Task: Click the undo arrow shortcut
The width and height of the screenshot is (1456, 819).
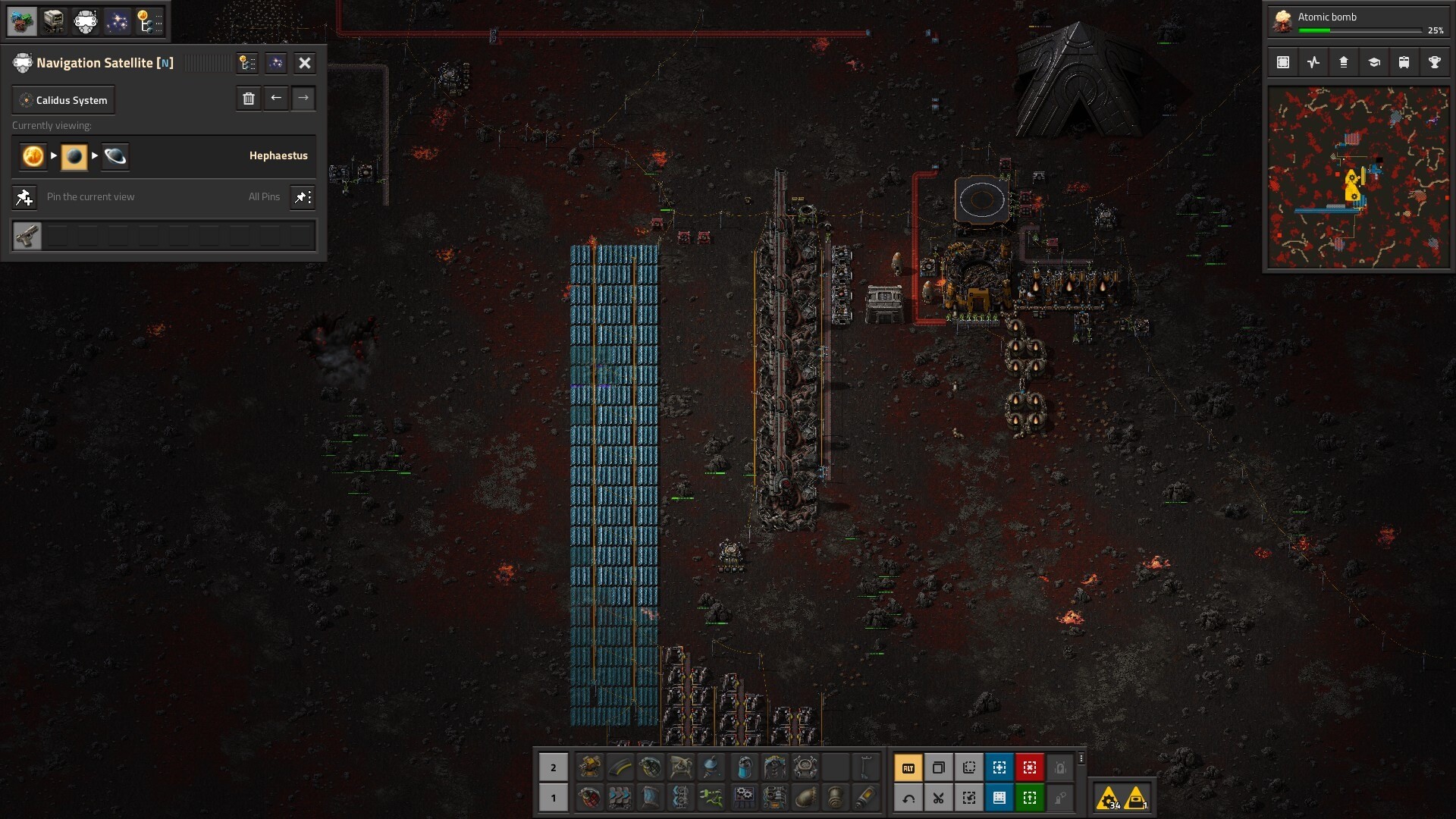Action: pyautogui.click(x=908, y=798)
